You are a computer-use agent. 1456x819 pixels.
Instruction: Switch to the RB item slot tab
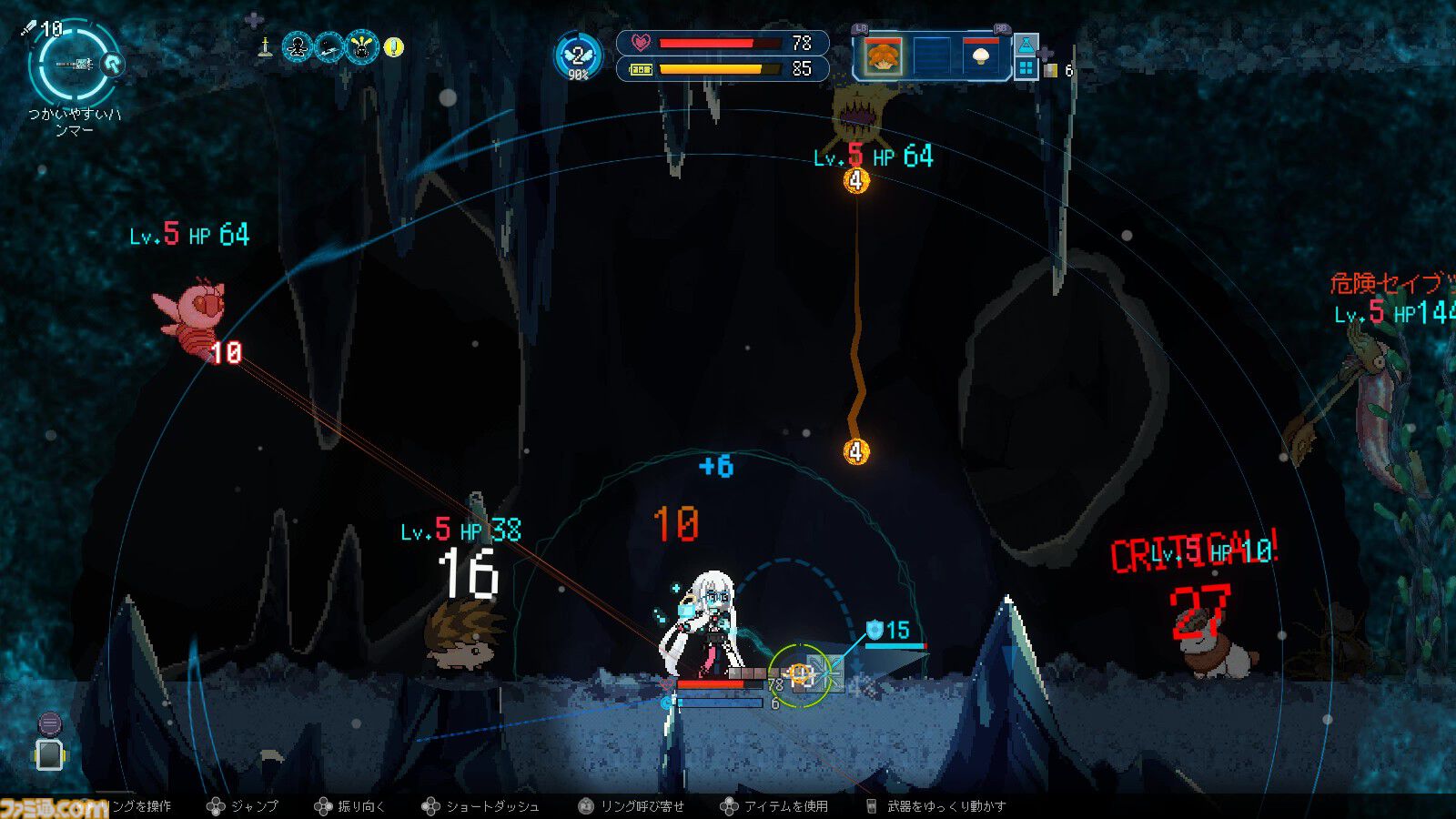point(1003,29)
